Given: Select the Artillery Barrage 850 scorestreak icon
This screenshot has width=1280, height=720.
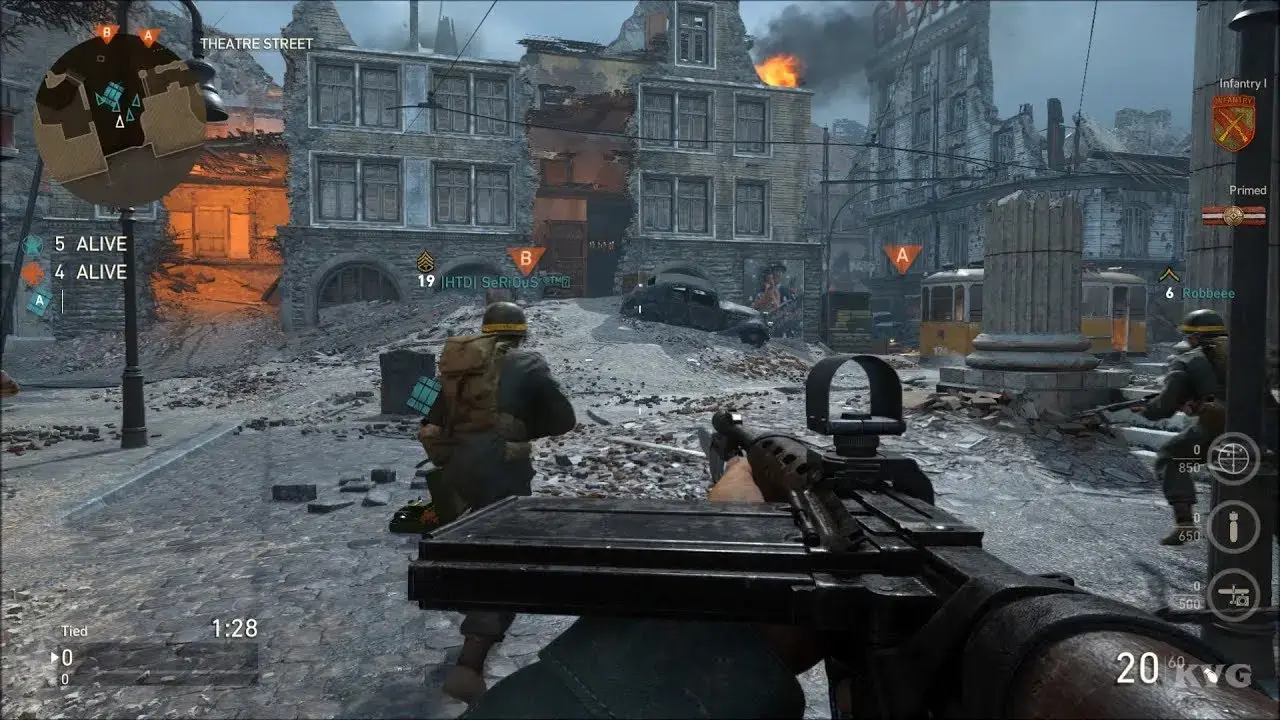Looking at the screenshot, I should coord(1232,459).
